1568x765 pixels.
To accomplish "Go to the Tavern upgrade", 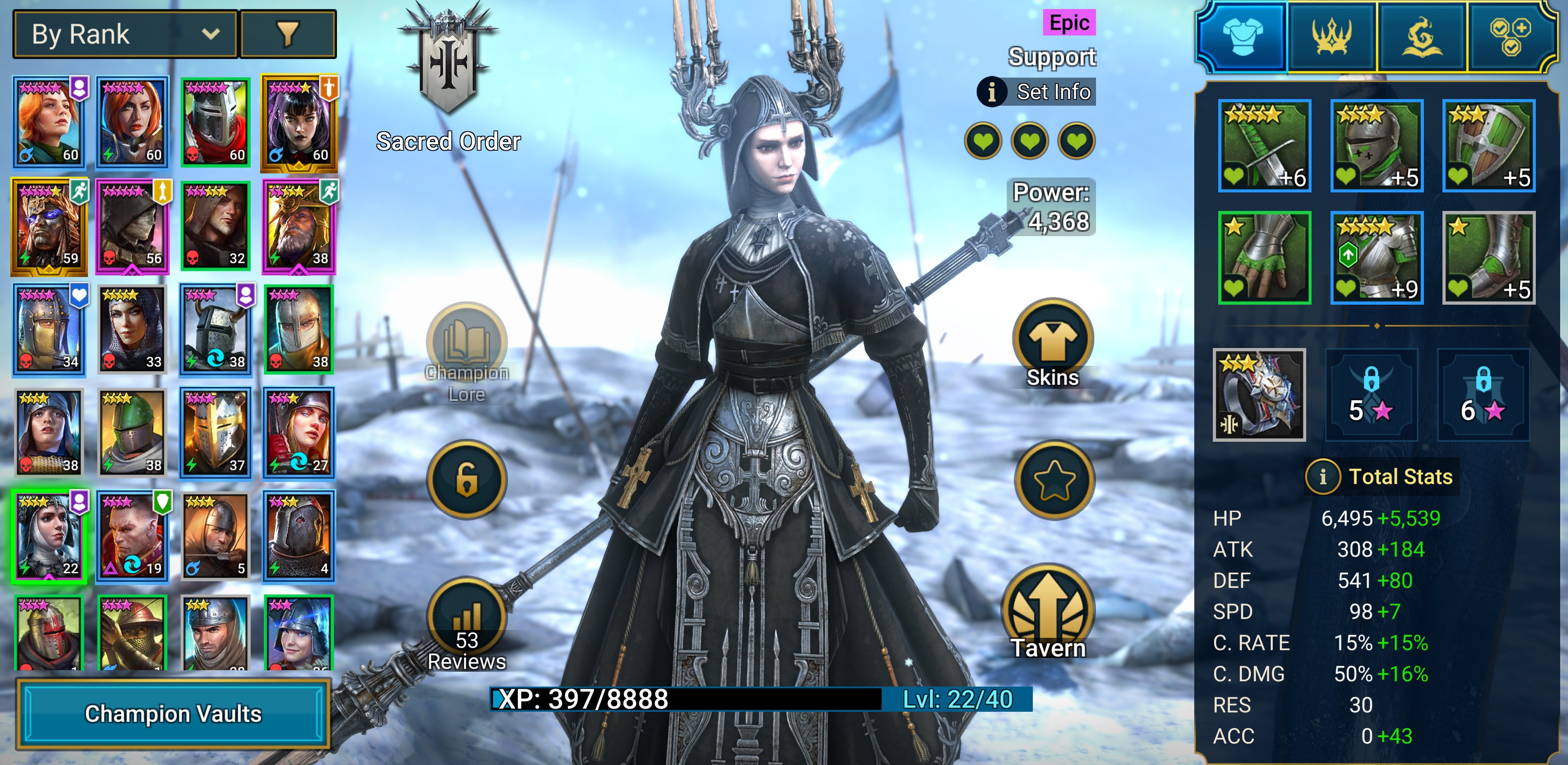I will click(x=1048, y=612).
